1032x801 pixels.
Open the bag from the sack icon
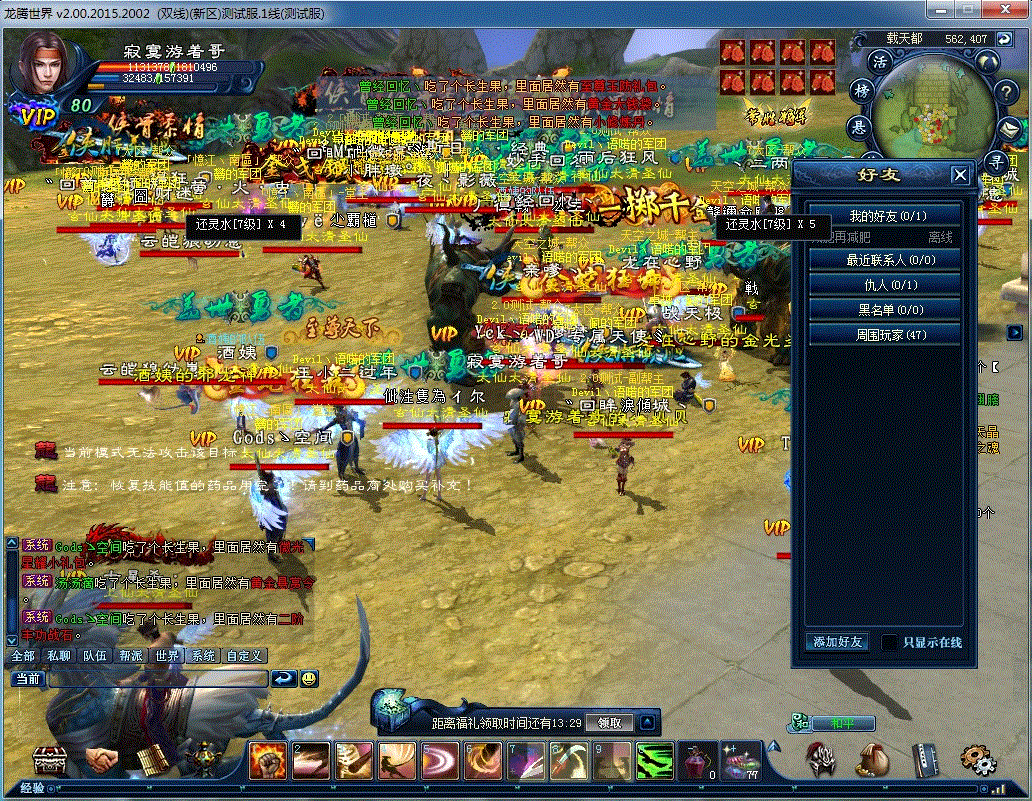pyautogui.click(x=872, y=760)
